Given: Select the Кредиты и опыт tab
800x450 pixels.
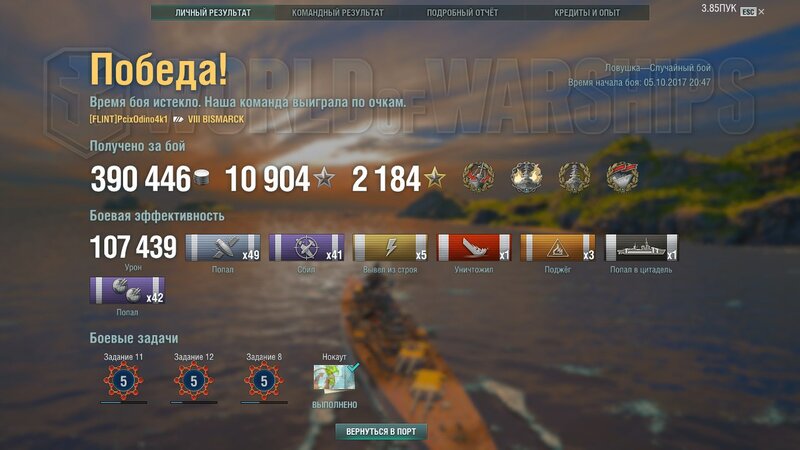Looking at the screenshot, I should point(587,13).
